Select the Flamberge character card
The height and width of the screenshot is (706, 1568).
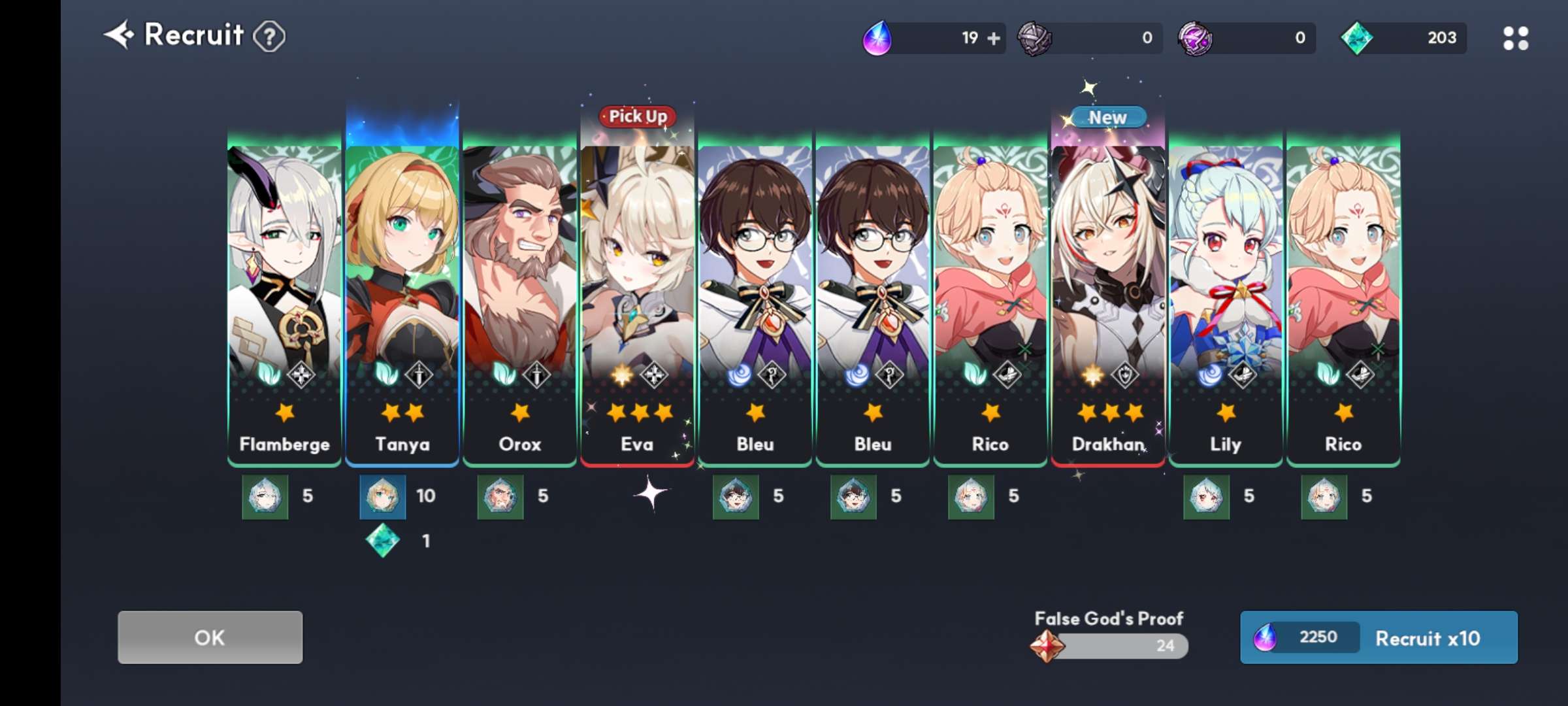[x=284, y=301]
